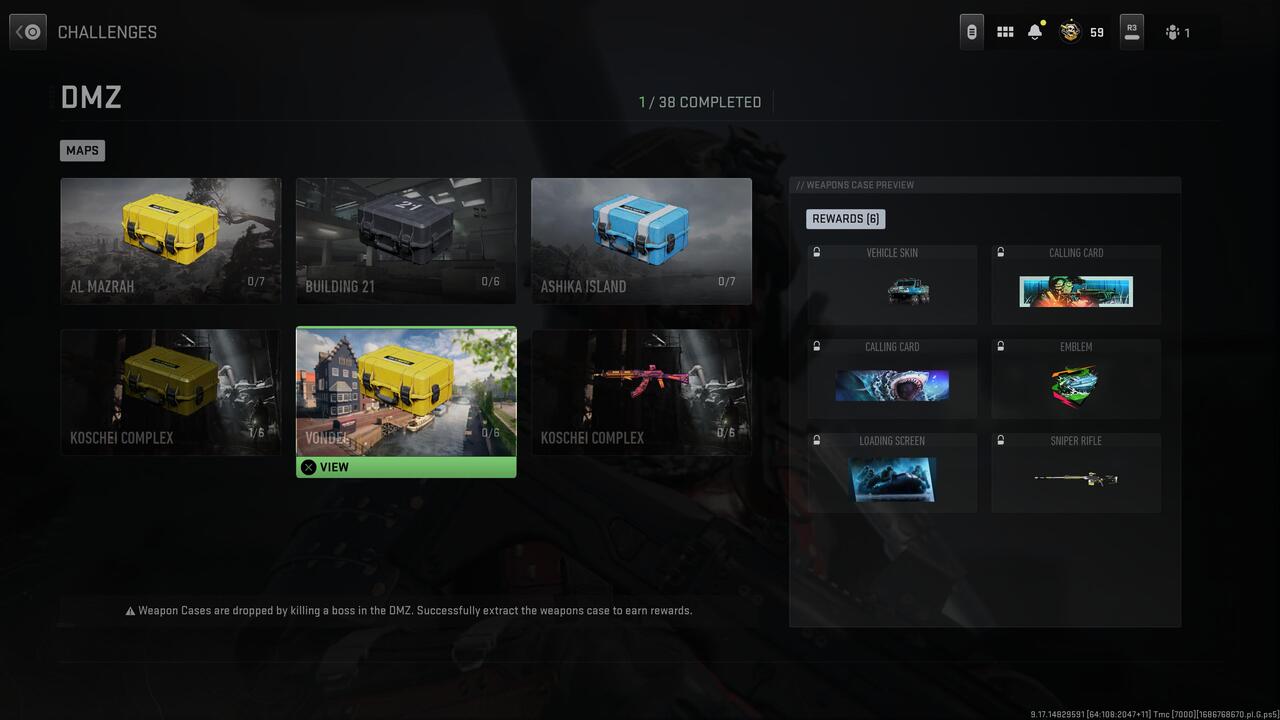Click the R3 social channels icon
1280x720 pixels.
[x=1131, y=31]
